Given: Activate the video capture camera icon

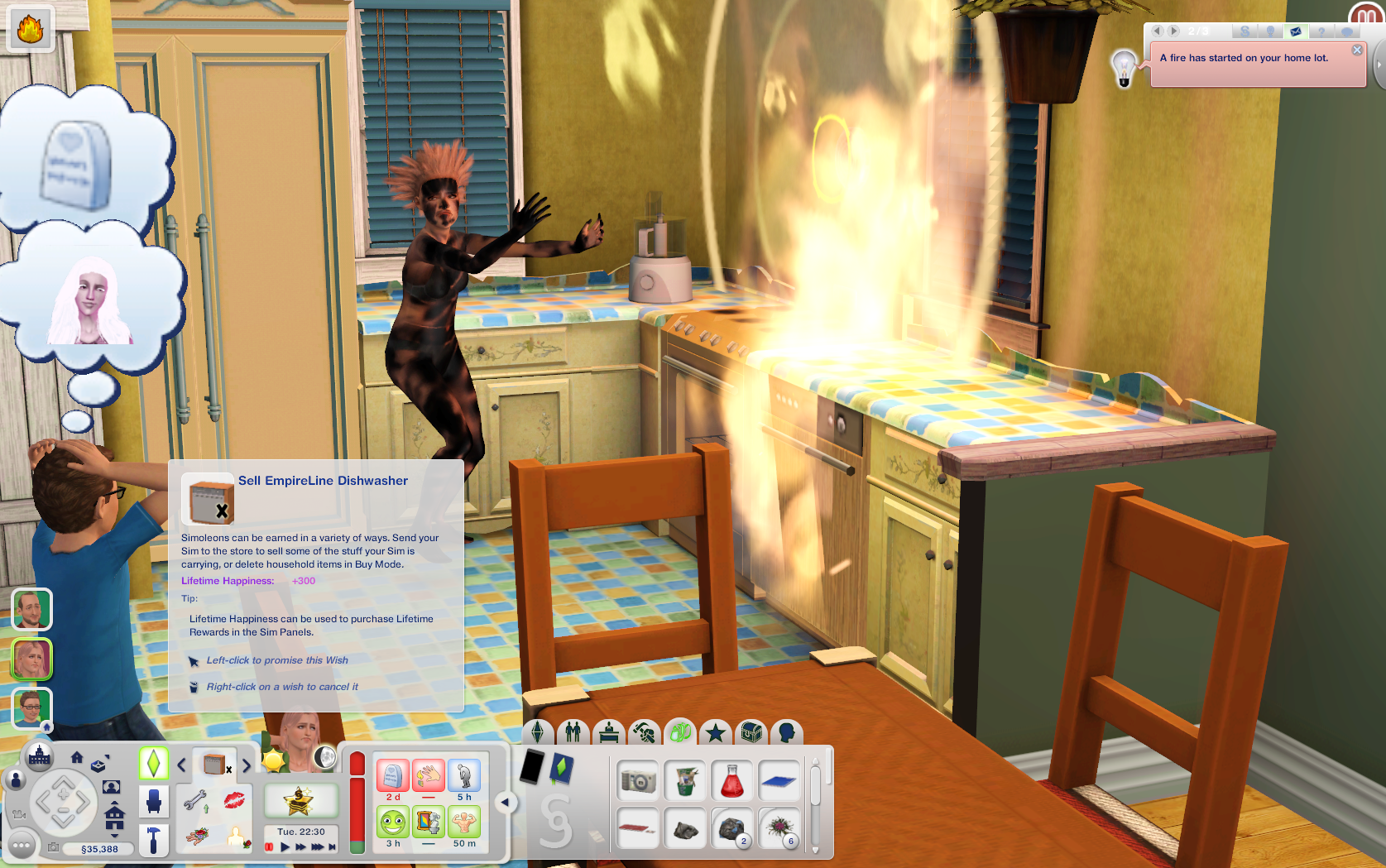Looking at the screenshot, I should (20, 815).
